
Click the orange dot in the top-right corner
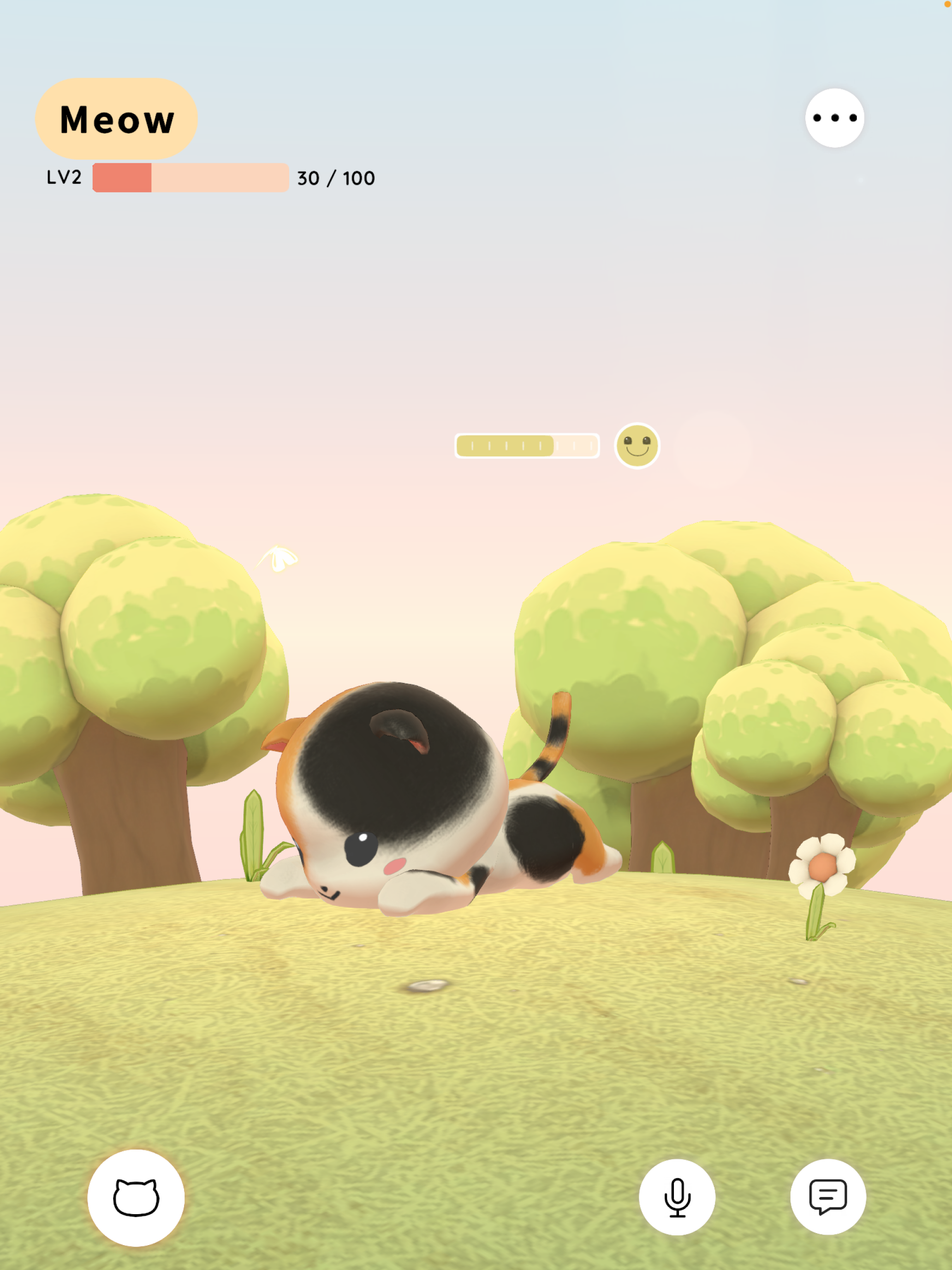[x=948, y=4]
